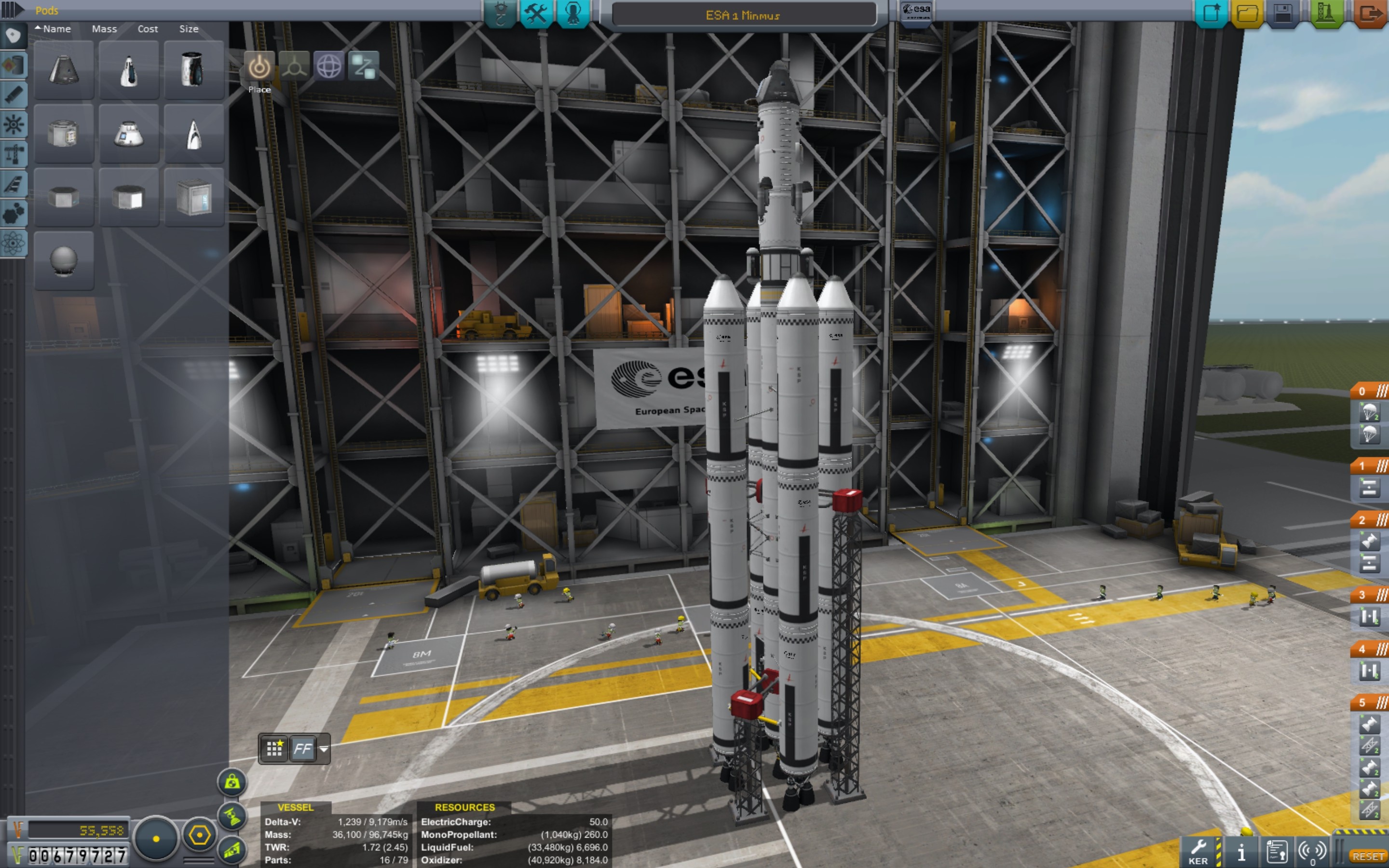1389x868 pixels.
Task: Save the craft with the floppy disk button
Action: coord(1283,13)
